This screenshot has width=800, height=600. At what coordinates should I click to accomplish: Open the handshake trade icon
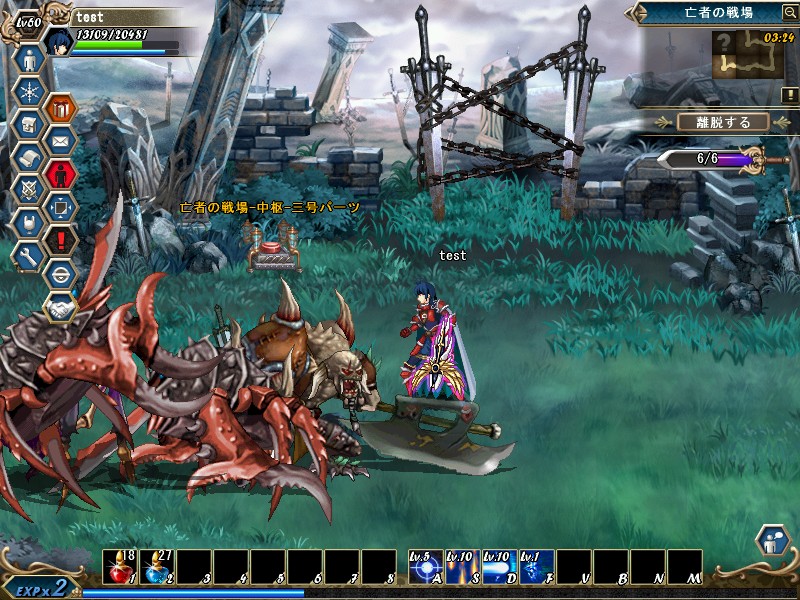click(x=61, y=306)
